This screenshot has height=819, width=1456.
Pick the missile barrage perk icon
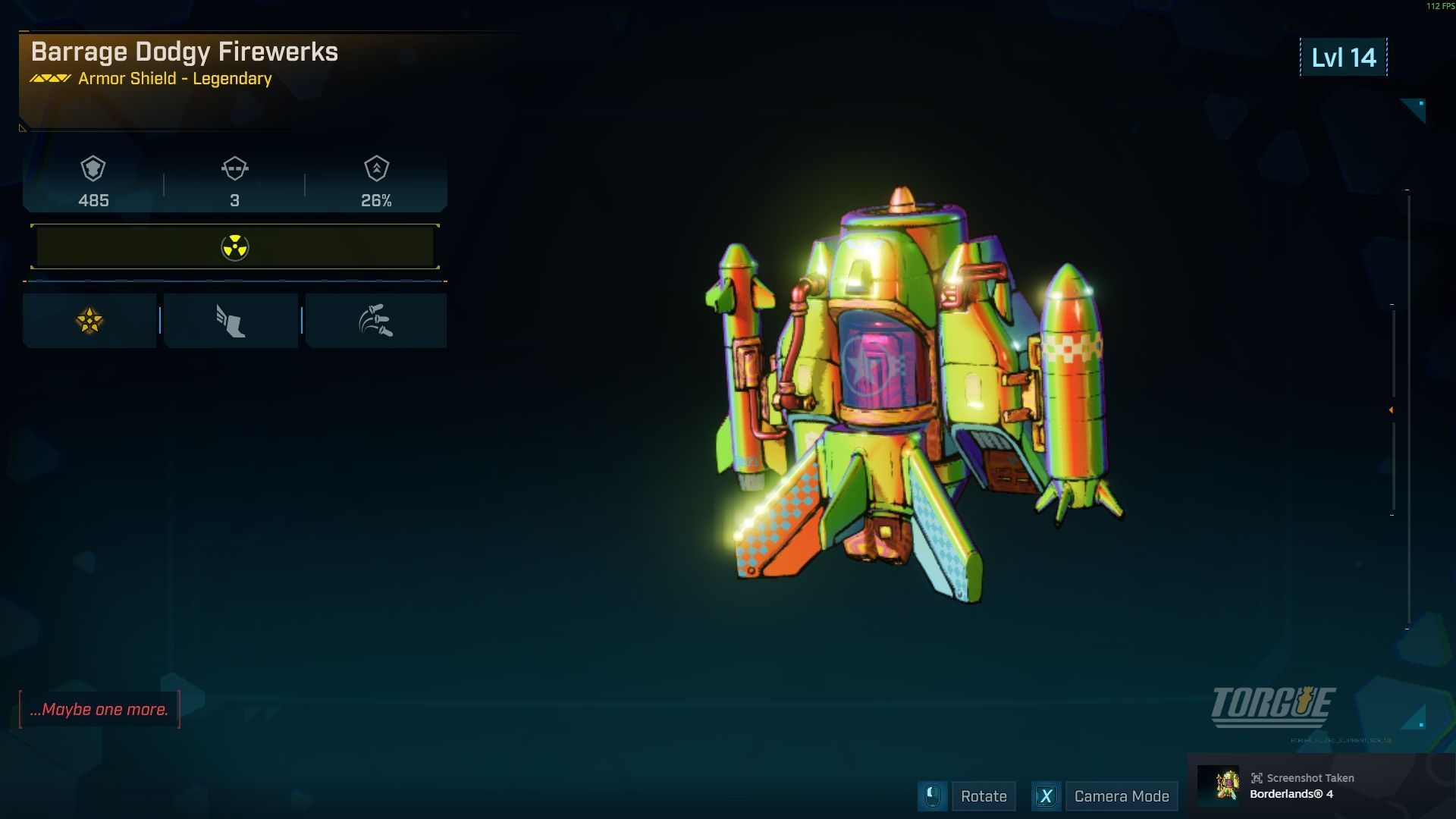click(376, 321)
